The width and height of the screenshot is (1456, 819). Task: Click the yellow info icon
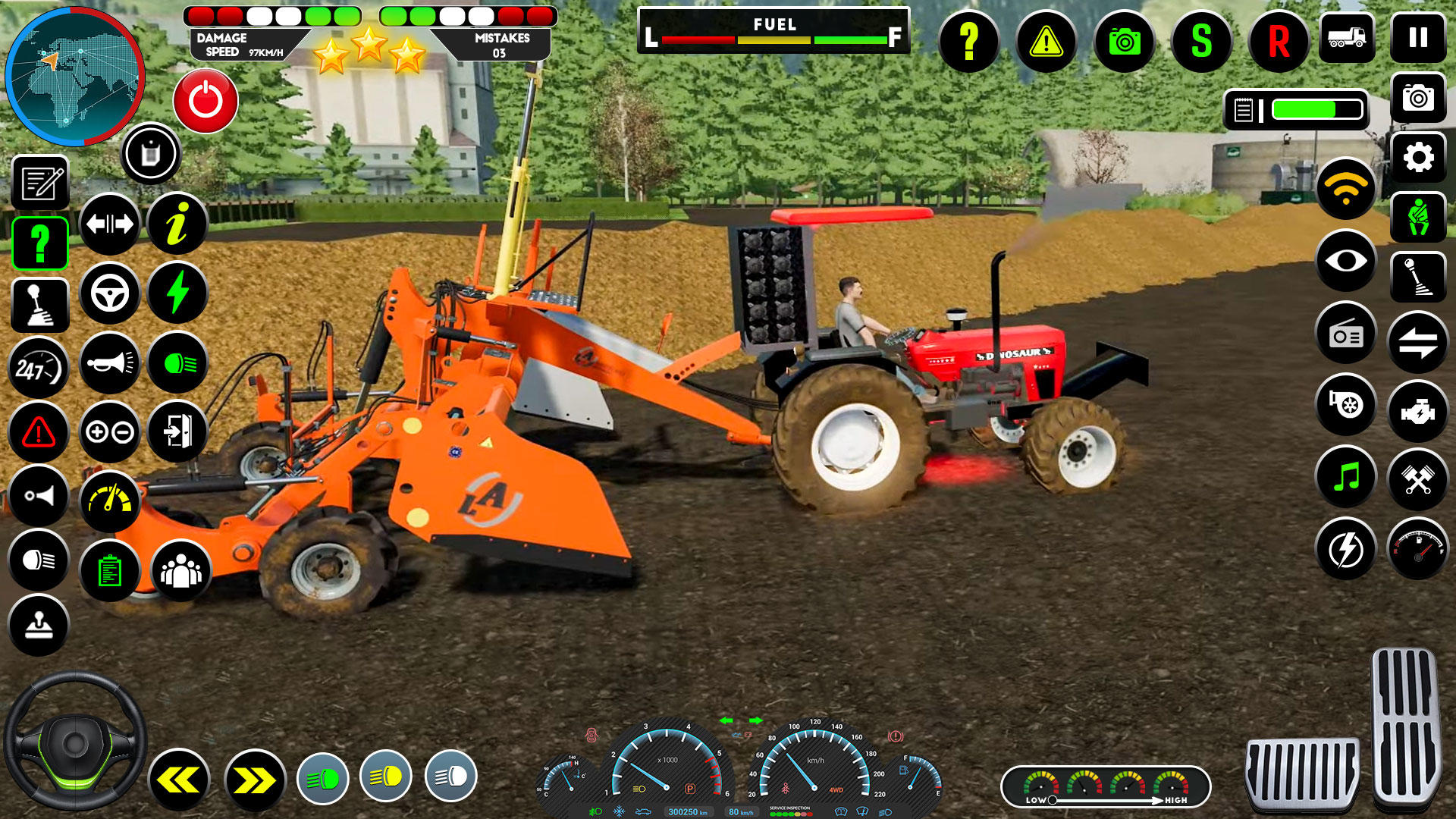tap(178, 224)
